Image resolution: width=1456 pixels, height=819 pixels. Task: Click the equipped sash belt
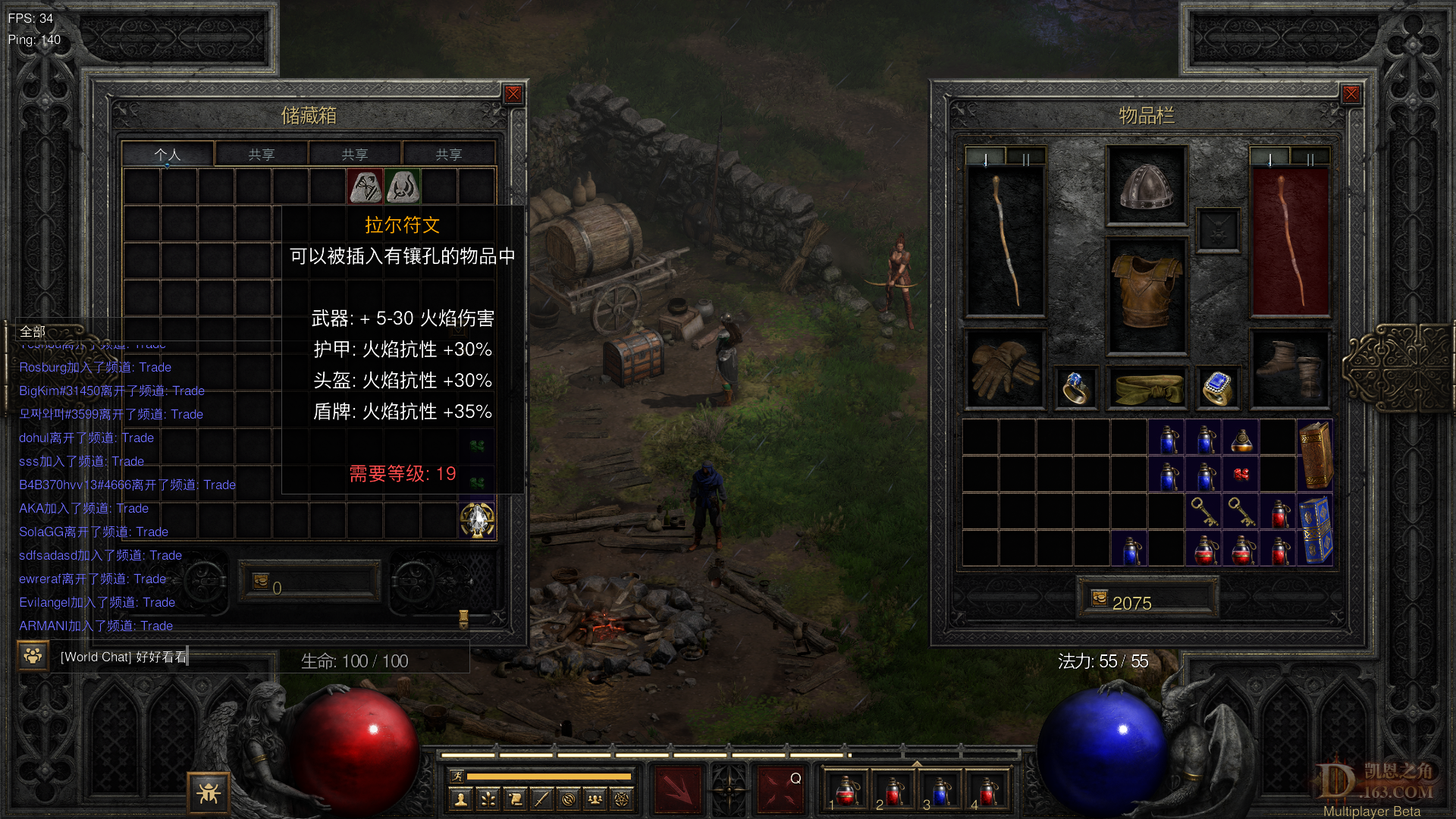[x=1147, y=388]
